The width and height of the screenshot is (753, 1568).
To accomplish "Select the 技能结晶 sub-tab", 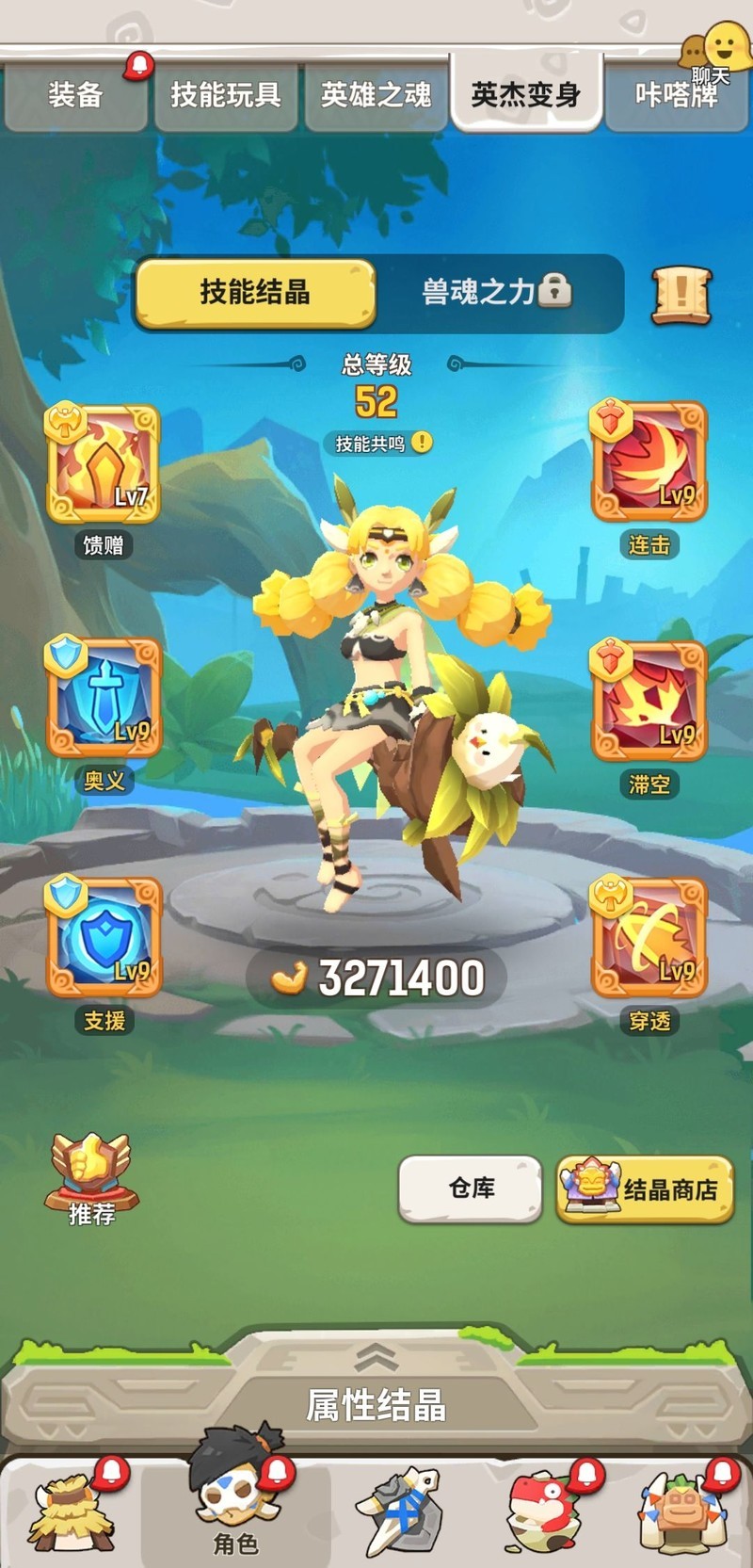I will tap(255, 293).
